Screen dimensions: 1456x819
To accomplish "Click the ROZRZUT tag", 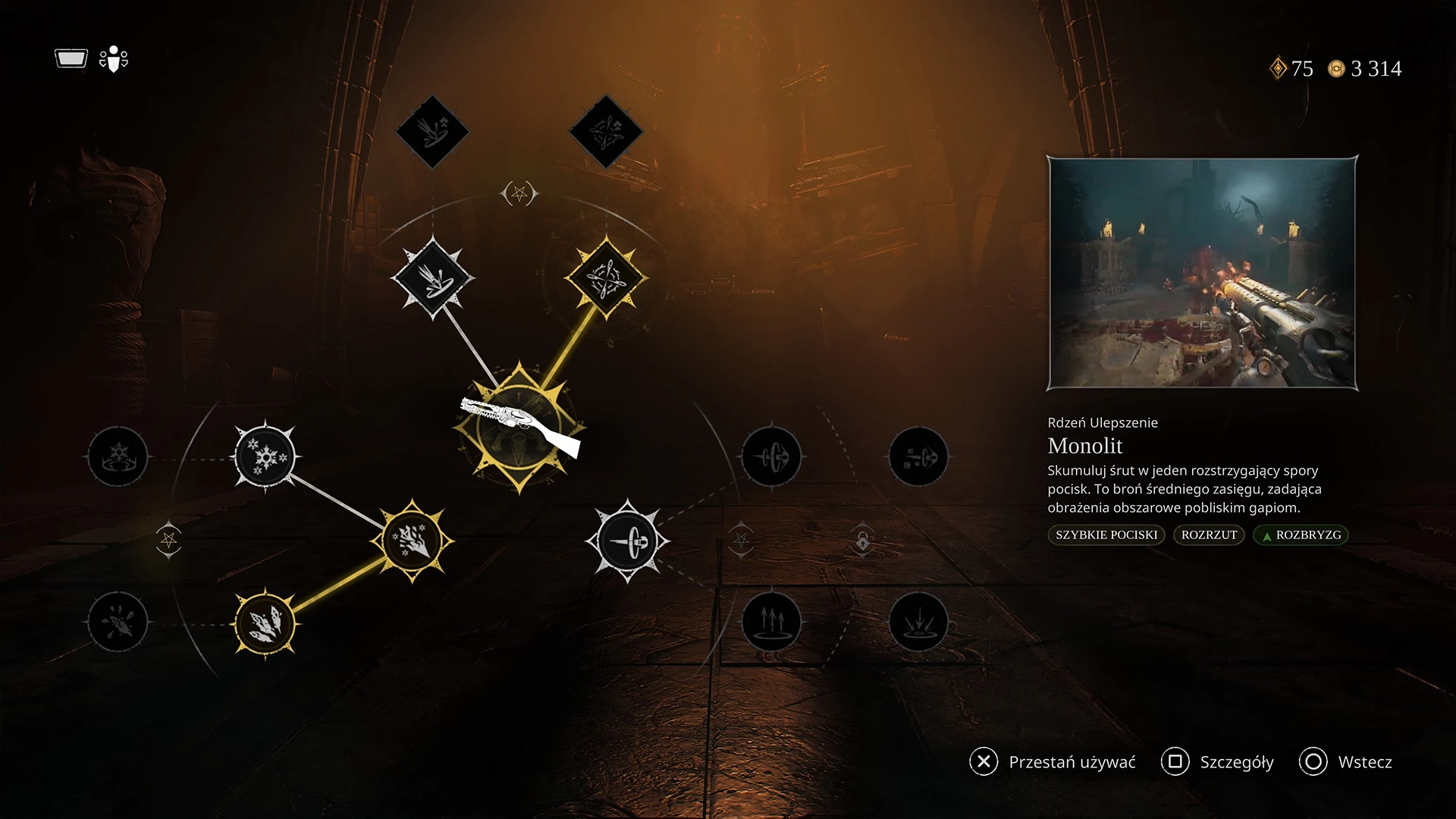I will pos(1209,535).
